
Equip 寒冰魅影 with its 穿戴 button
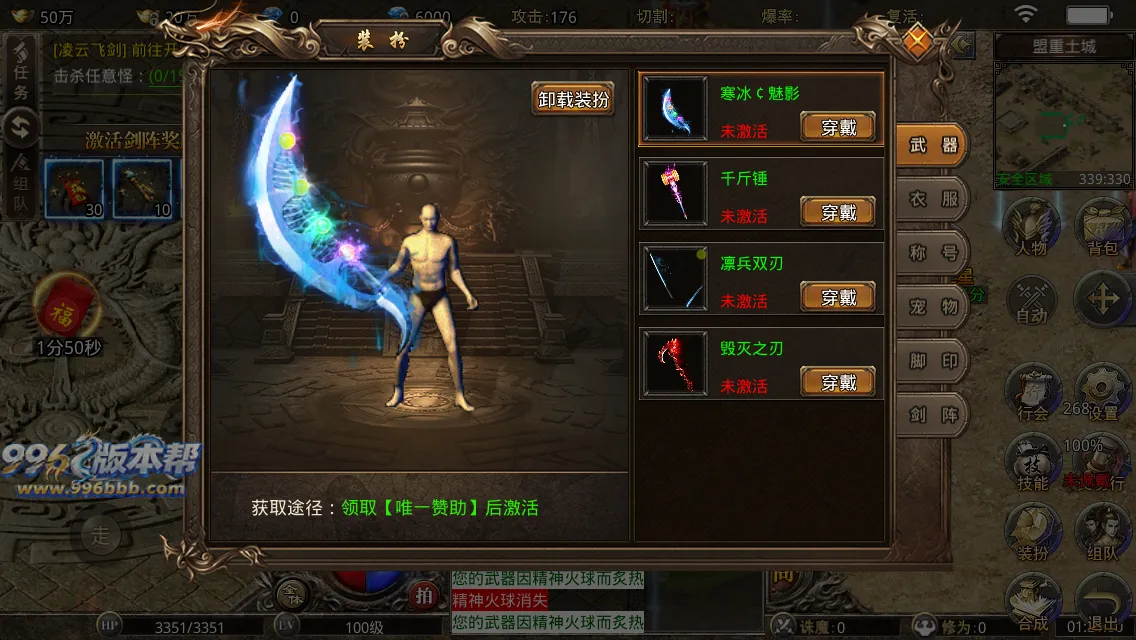coord(838,127)
